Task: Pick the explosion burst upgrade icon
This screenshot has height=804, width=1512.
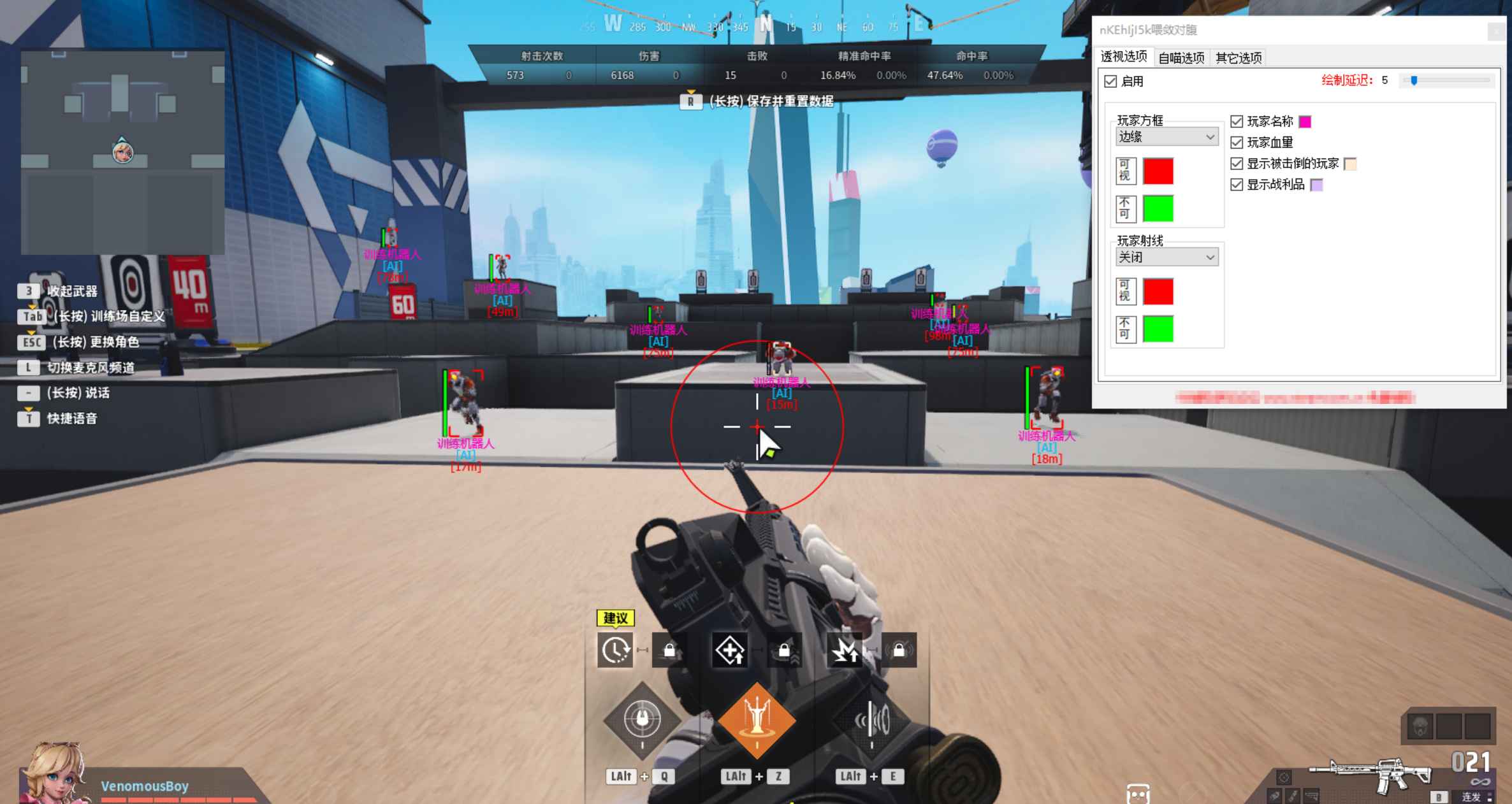Action: pyautogui.click(x=845, y=650)
